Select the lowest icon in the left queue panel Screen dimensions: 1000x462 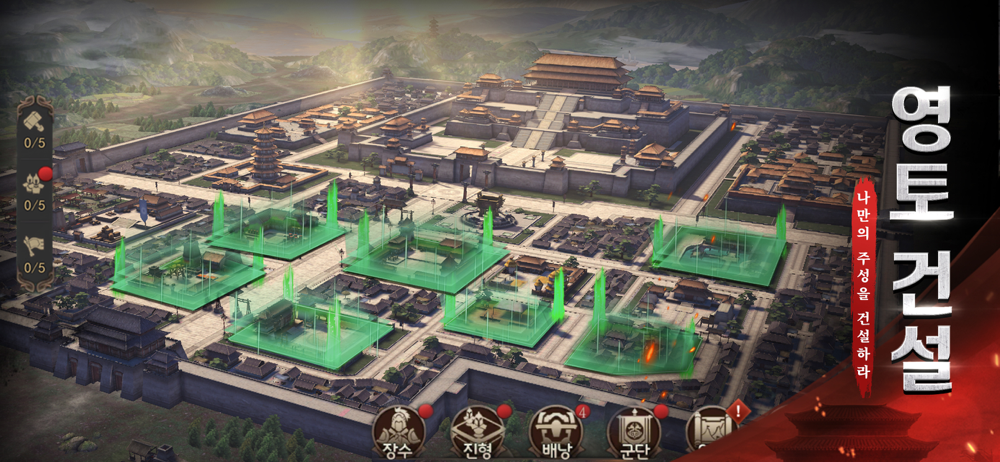click(35, 246)
